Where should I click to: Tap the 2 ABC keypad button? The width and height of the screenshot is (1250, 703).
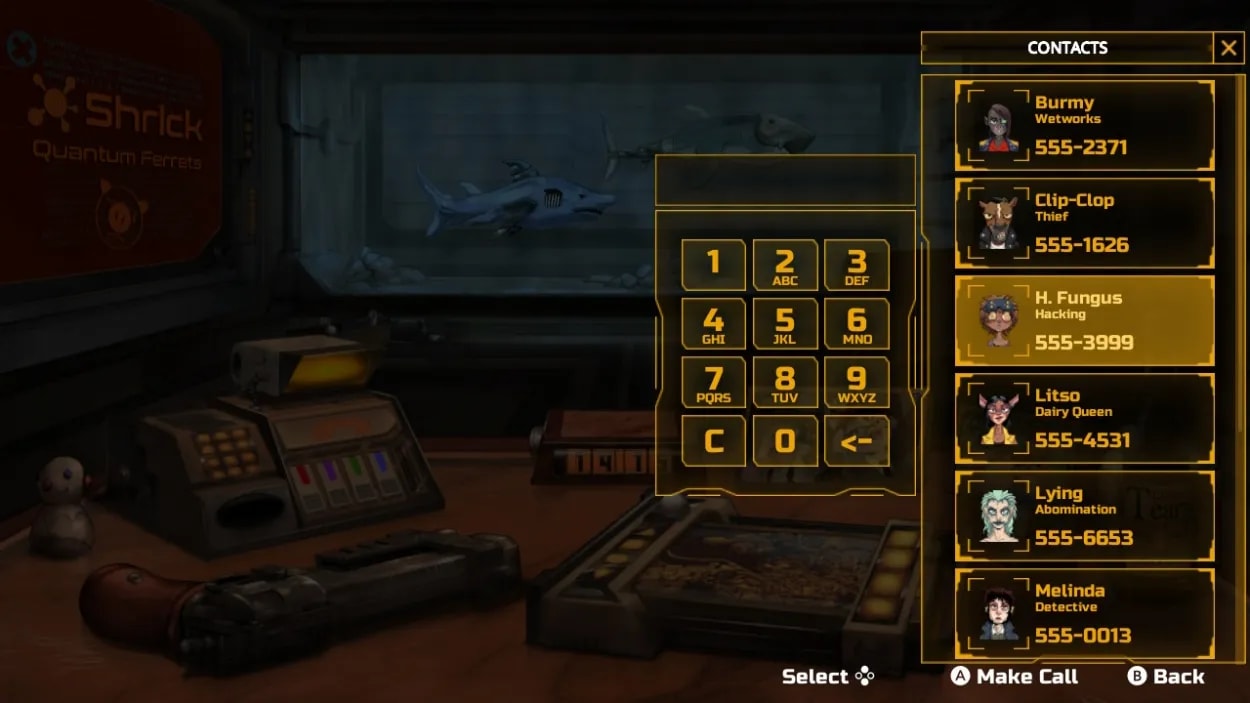click(x=785, y=265)
